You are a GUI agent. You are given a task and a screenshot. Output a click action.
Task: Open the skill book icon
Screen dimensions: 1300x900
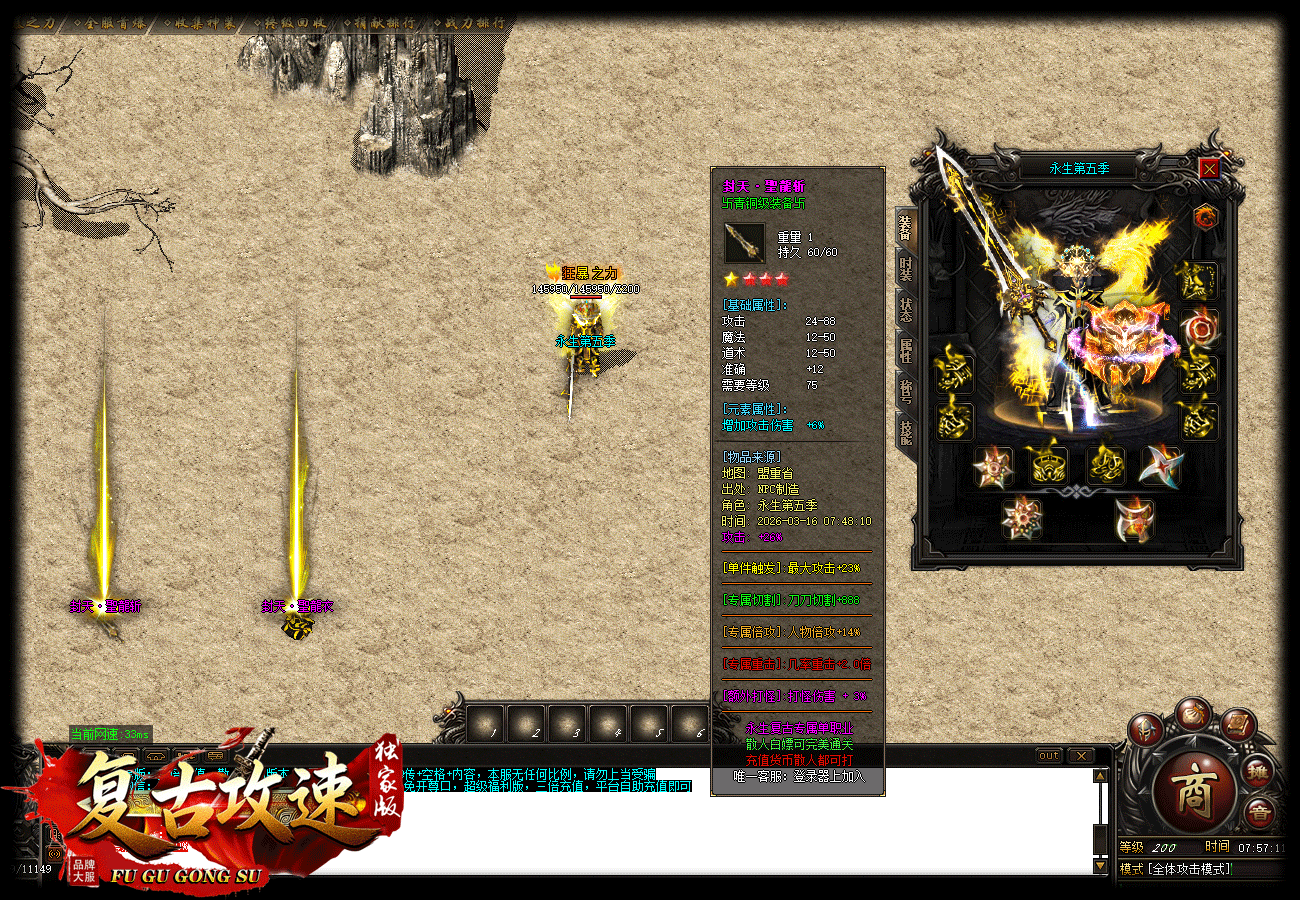coord(1236,722)
